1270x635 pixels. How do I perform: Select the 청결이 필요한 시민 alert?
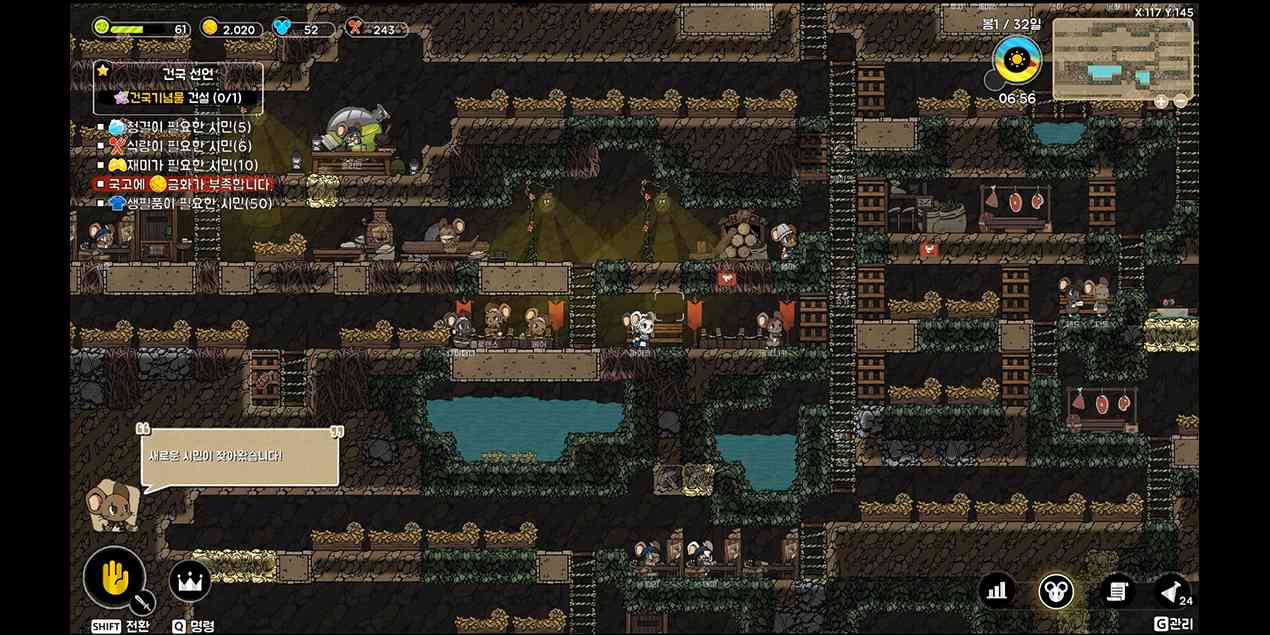click(180, 127)
